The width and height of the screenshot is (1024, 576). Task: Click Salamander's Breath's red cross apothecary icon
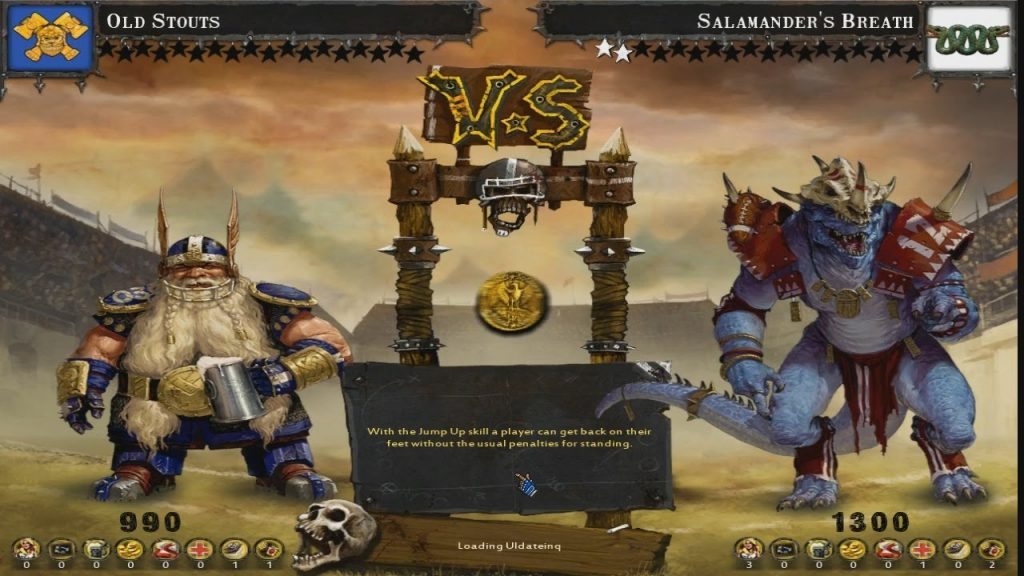coord(921,549)
